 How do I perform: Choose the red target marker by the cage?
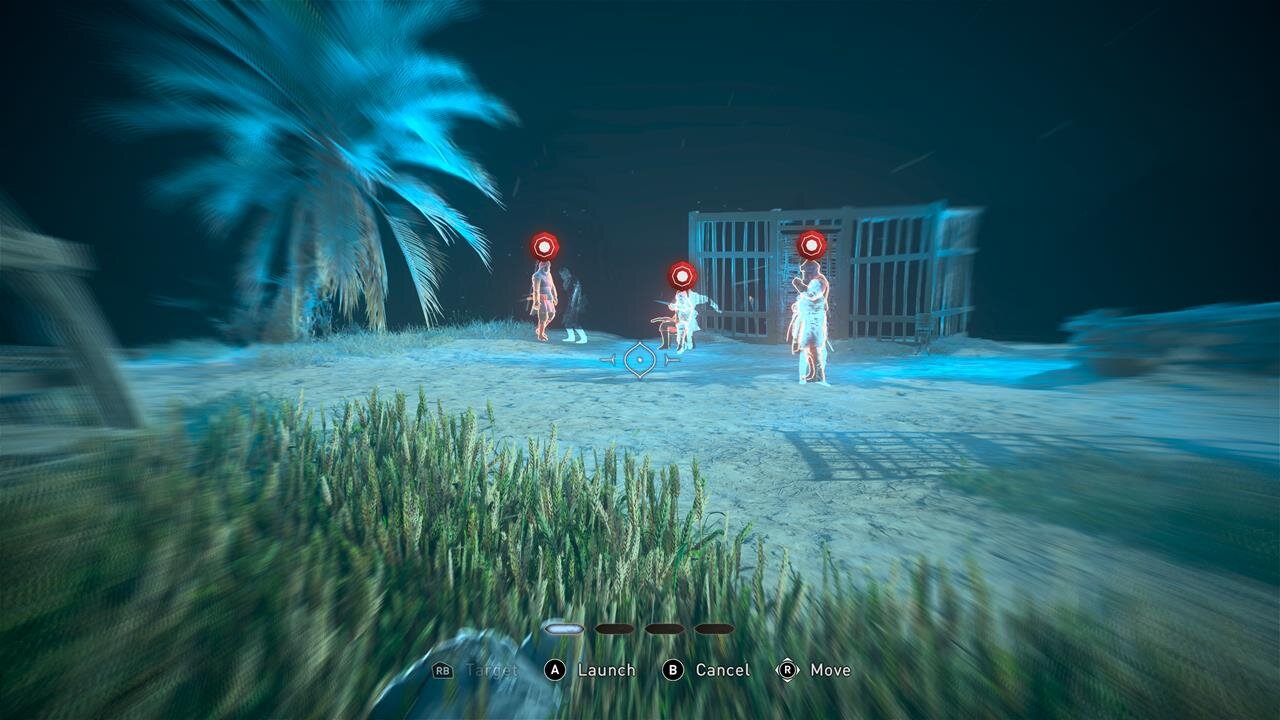point(811,244)
